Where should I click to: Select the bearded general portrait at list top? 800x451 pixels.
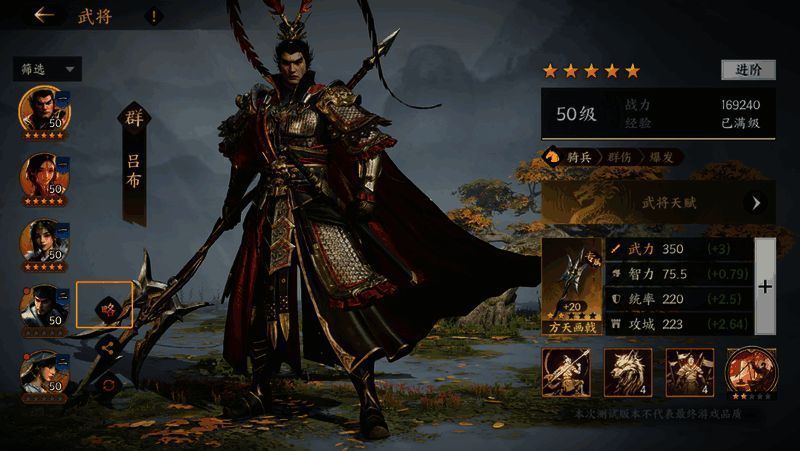tap(43, 110)
